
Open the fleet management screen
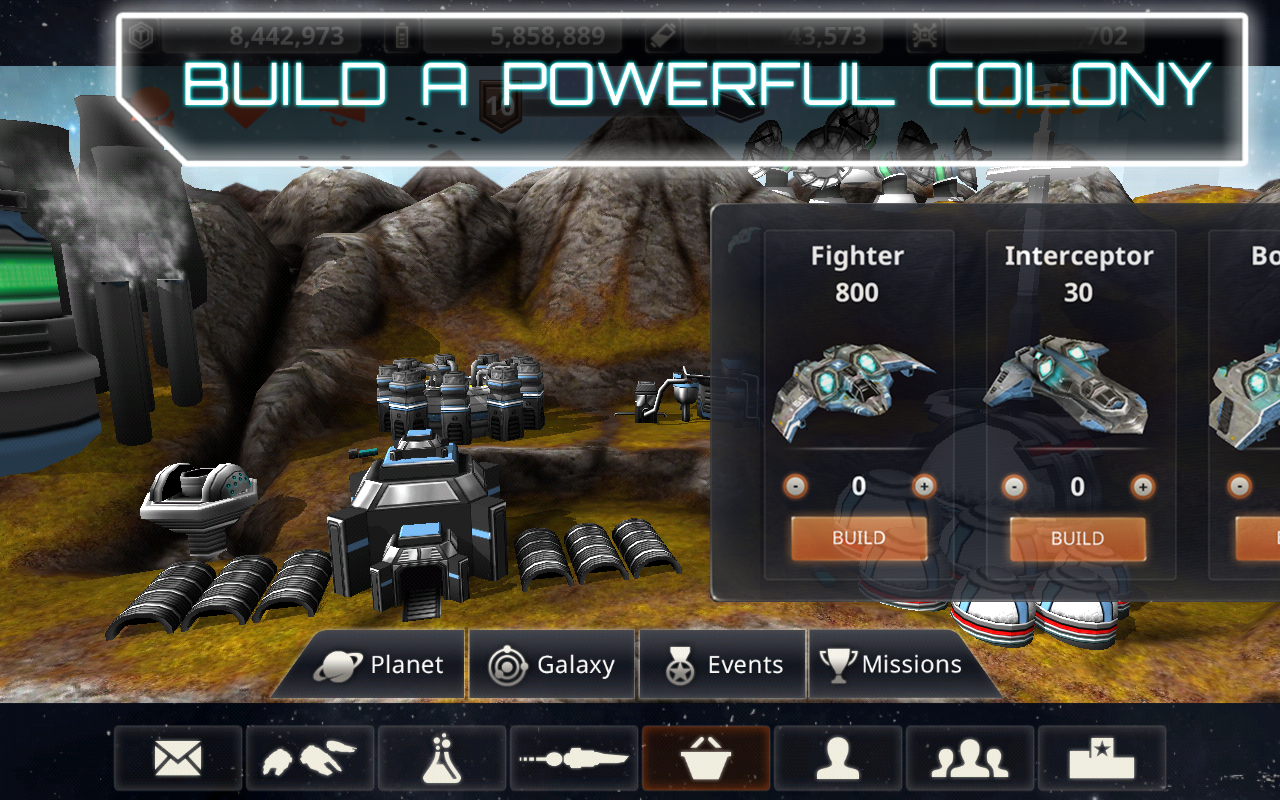(309, 757)
